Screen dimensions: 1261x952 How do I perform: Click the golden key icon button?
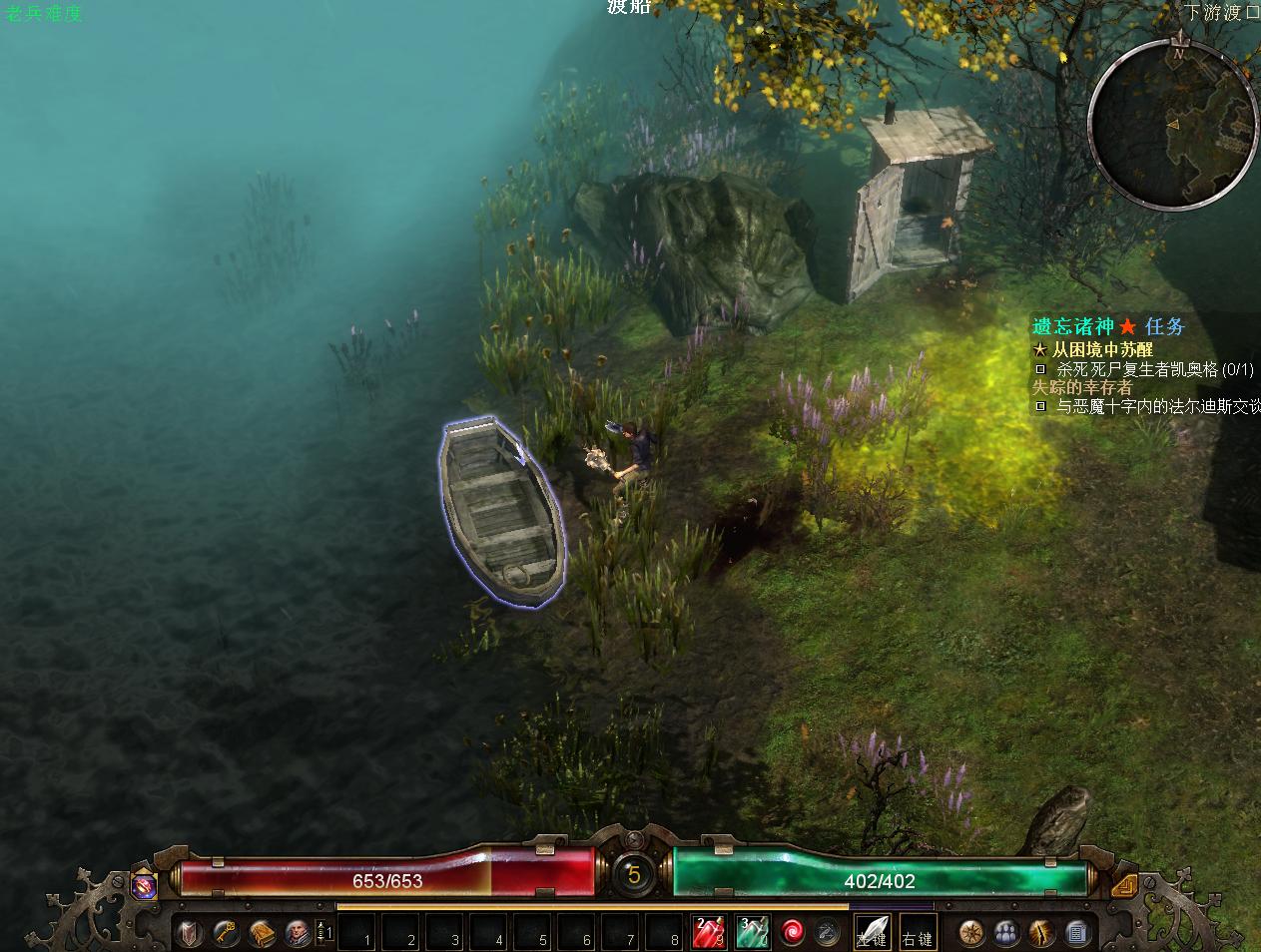tap(226, 933)
